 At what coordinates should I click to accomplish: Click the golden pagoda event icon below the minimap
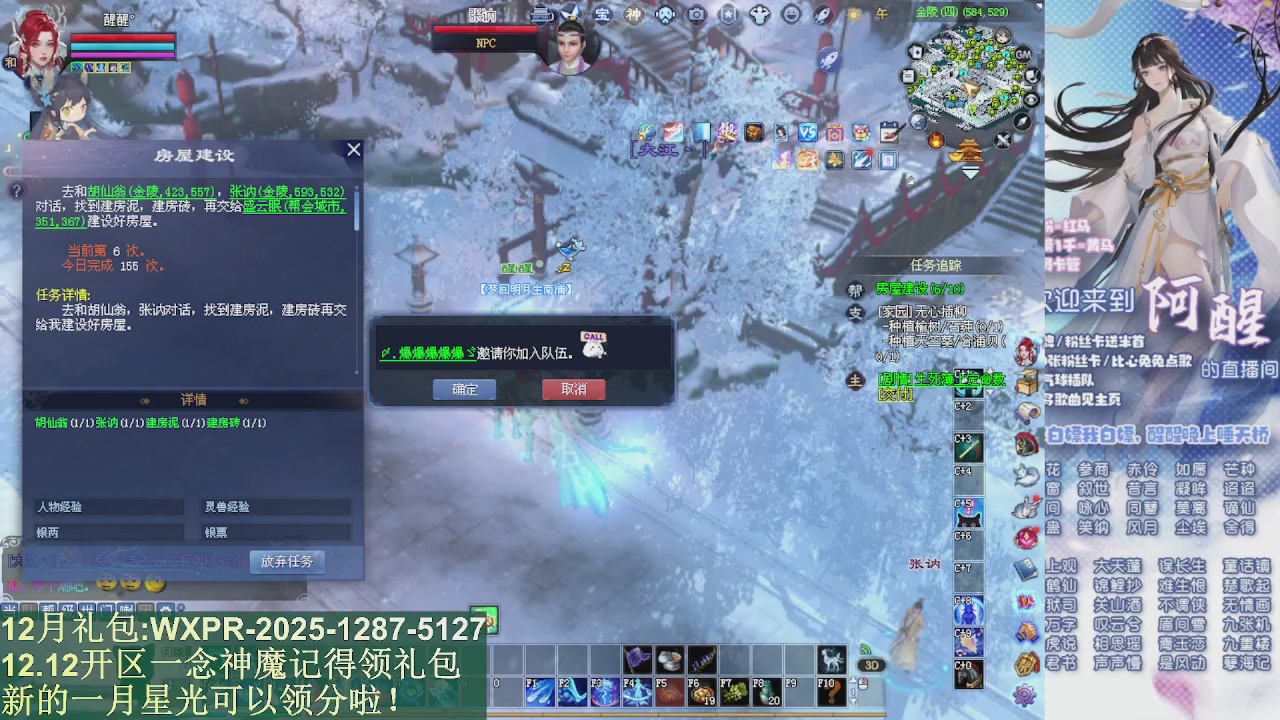coord(966,150)
